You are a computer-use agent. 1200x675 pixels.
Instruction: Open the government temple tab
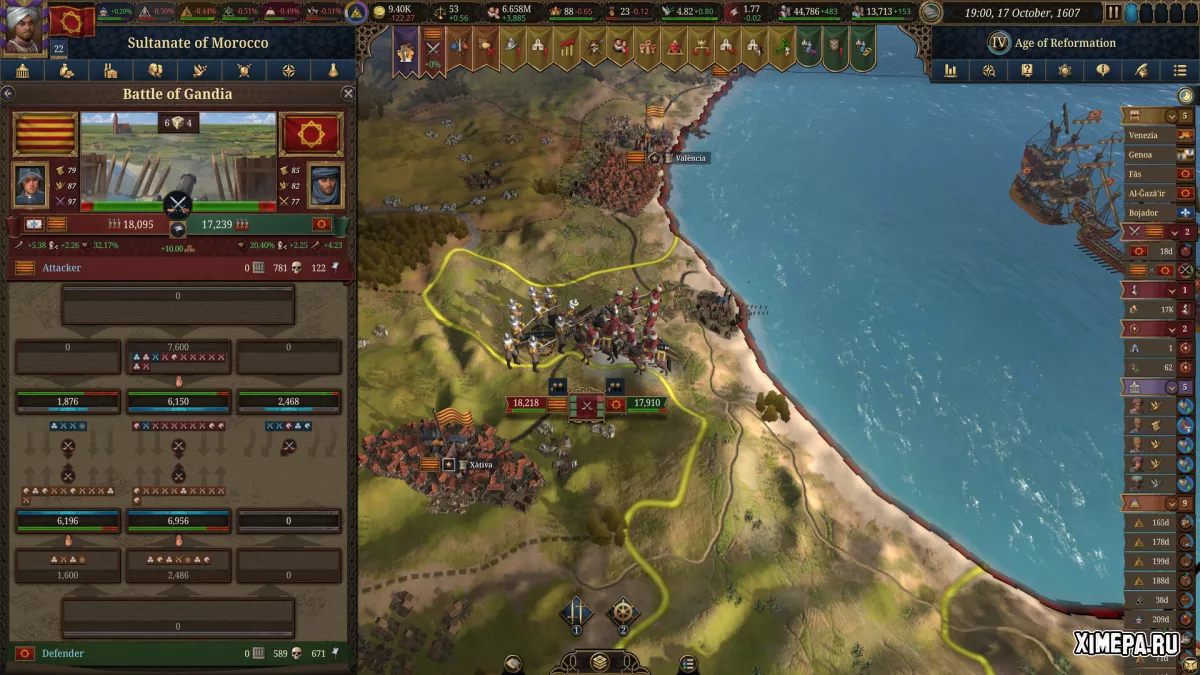pos(22,71)
